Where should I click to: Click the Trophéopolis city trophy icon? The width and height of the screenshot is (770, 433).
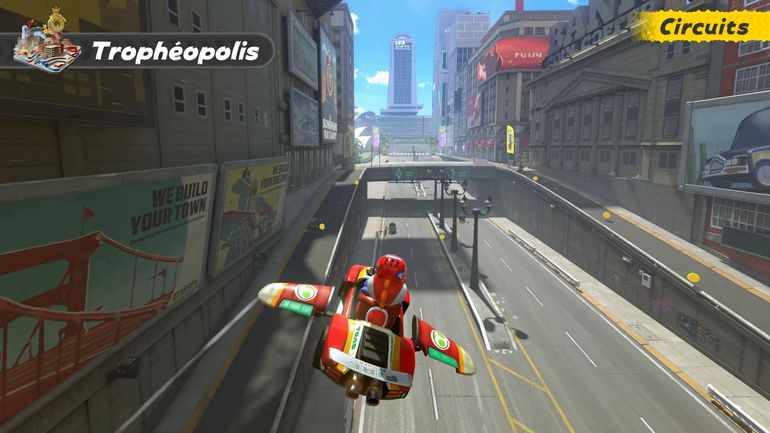coord(47,42)
